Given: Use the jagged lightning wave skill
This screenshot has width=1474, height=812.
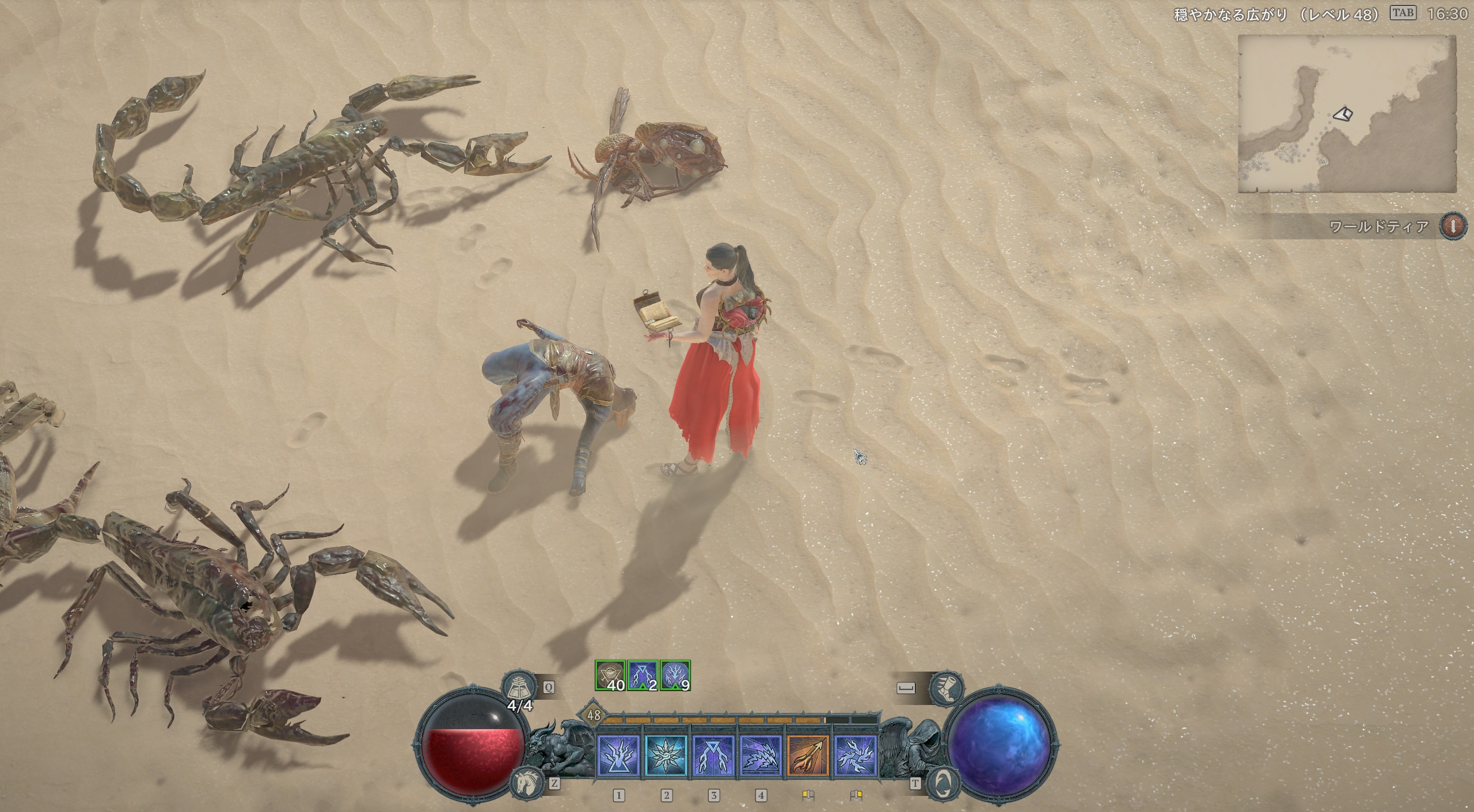Looking at the screenshot, I should [x=761, y=754].
